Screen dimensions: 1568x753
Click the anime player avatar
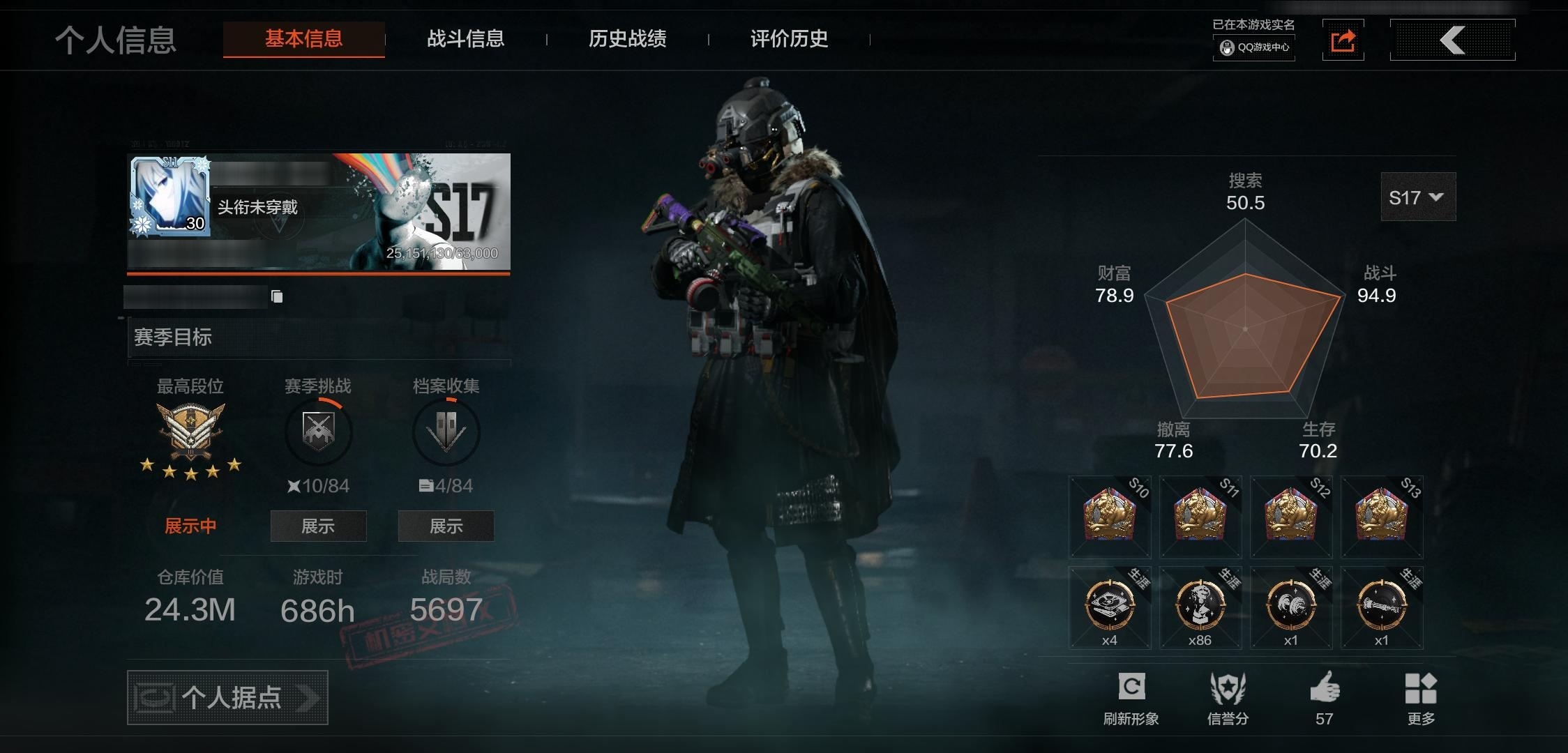(x=169, y=196)
